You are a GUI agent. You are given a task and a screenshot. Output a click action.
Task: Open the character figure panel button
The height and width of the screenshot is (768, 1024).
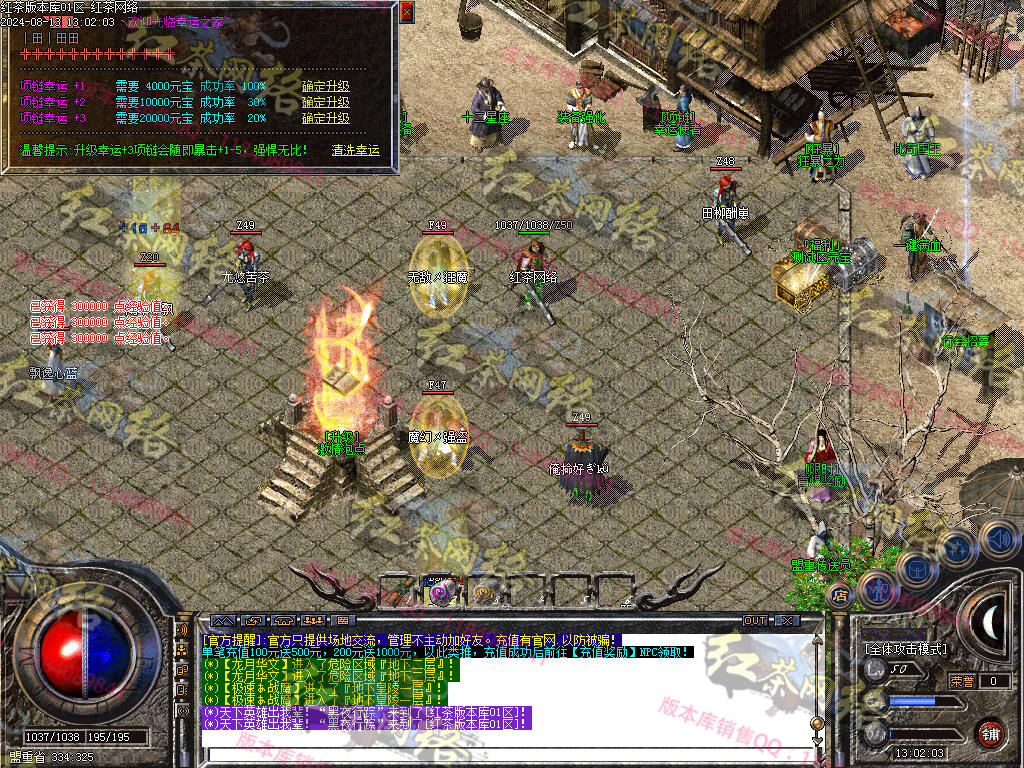877,588
